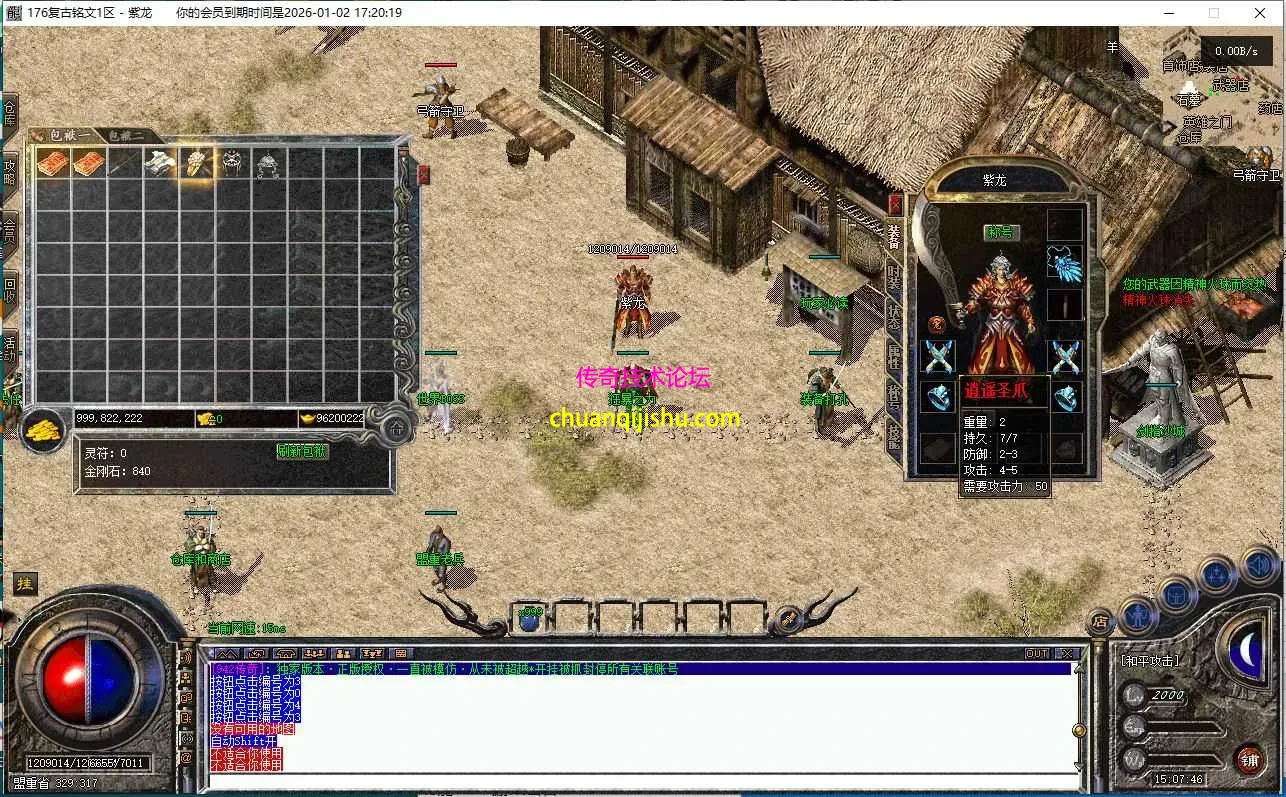1286x797 pixels.
Task: Click the experience bar showing 2000
Action: (x=1168, y=695)
